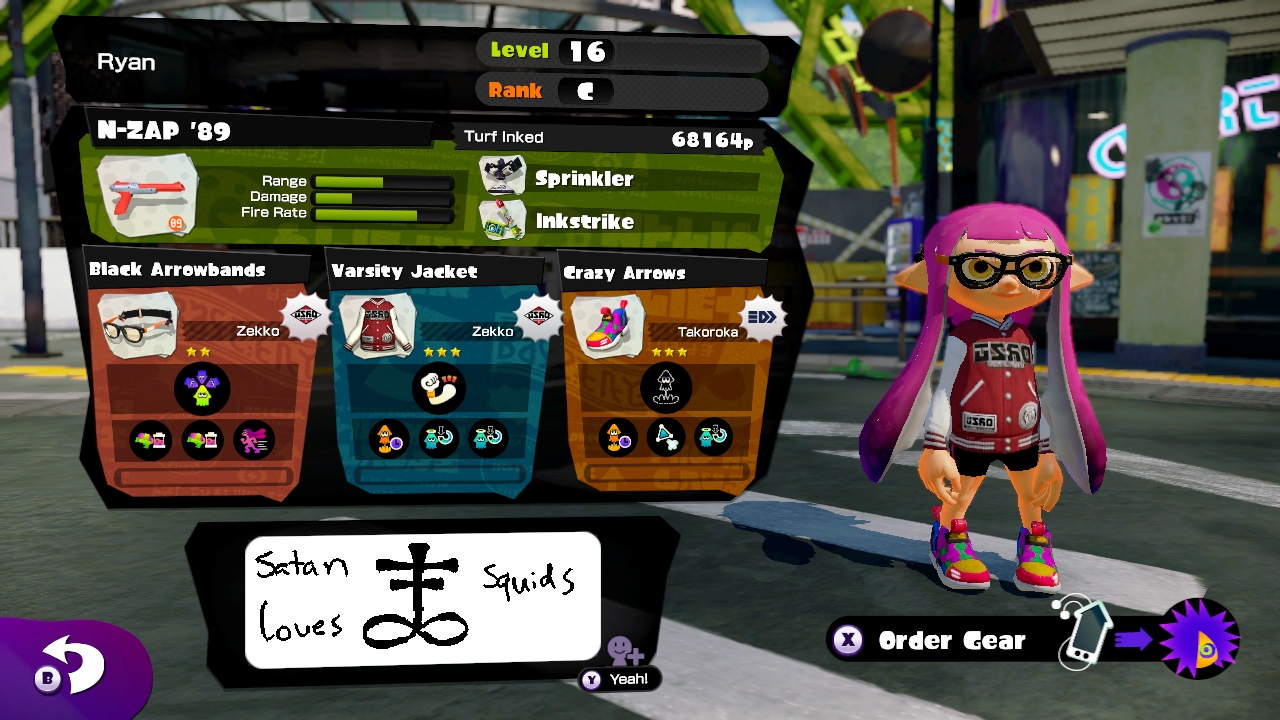Select the N-ZAP '89 weapon icon

click(x=147, y=196)
